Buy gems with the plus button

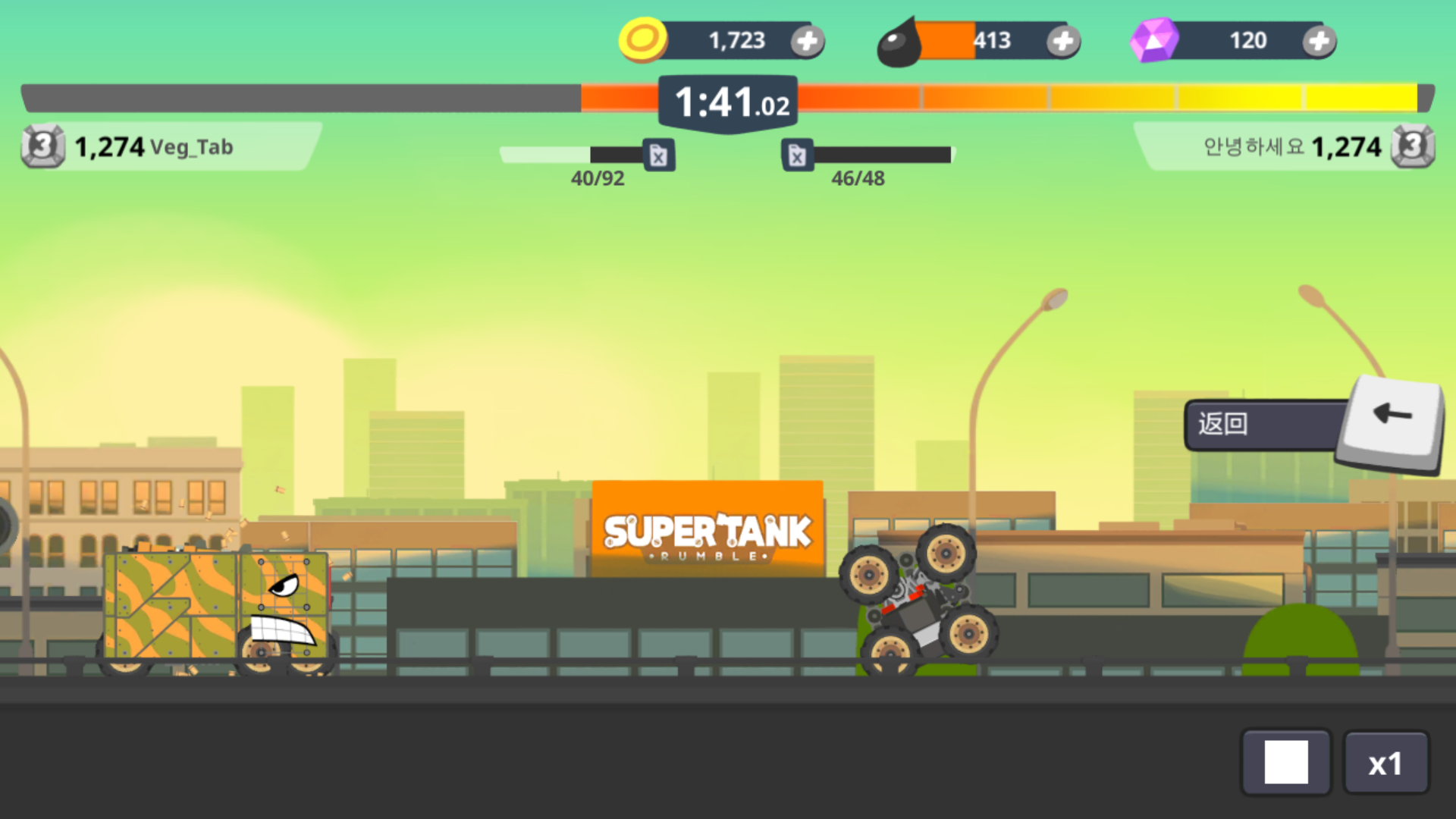pos(1318,42)
